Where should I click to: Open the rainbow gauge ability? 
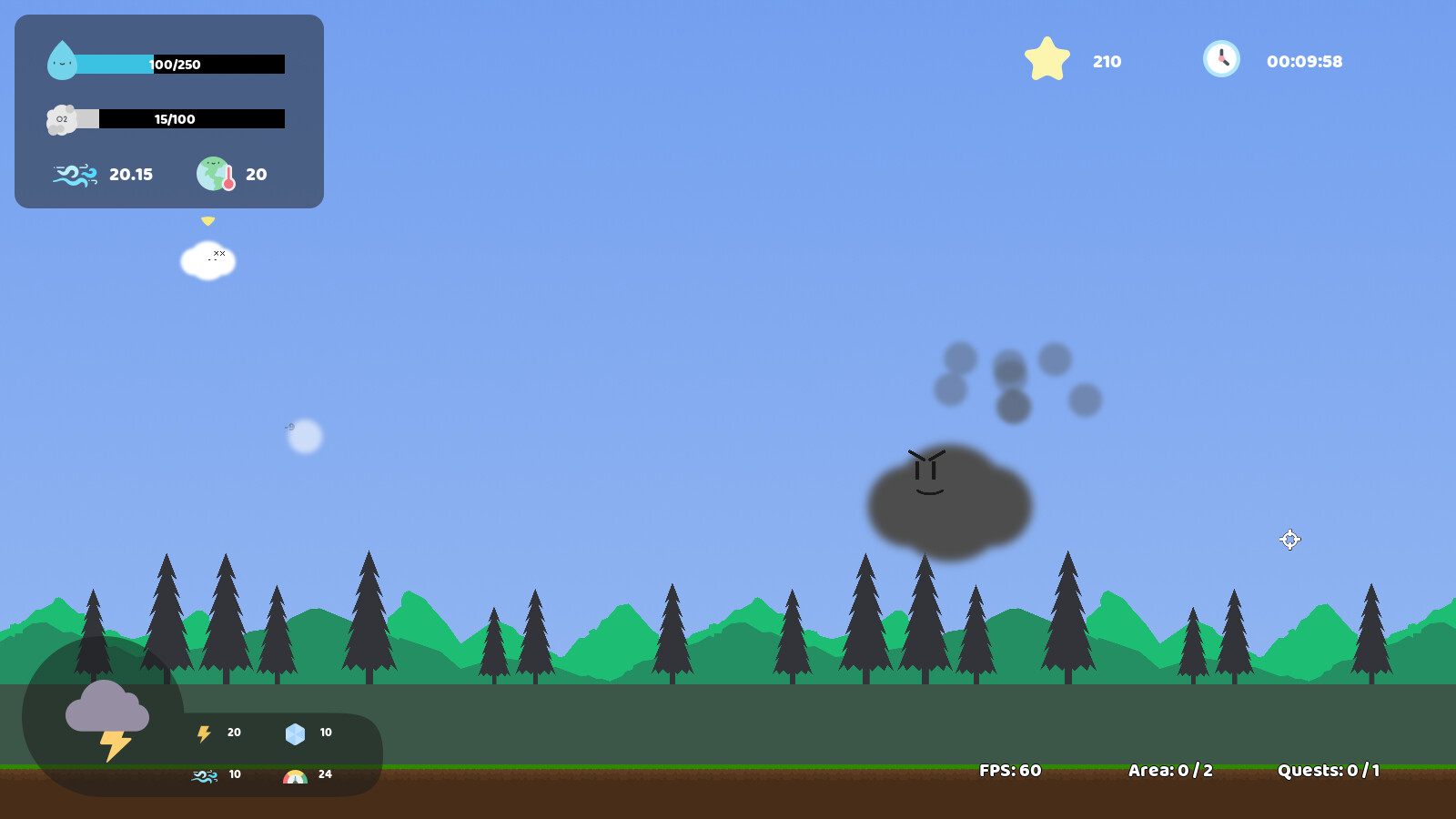293,774
